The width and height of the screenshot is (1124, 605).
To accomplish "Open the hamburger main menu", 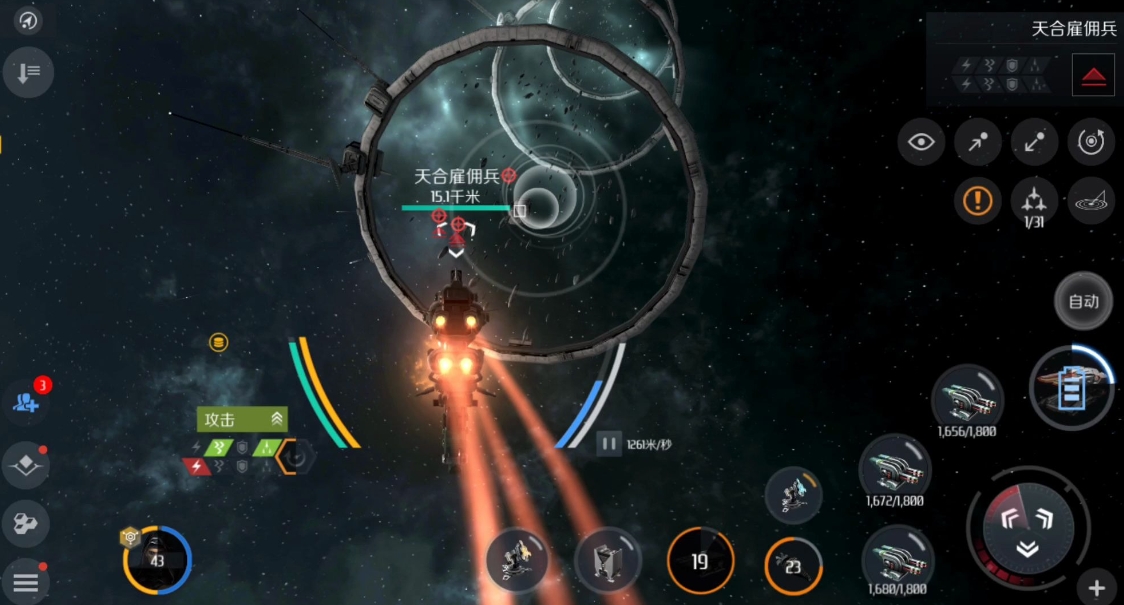I will click(25, 581).
